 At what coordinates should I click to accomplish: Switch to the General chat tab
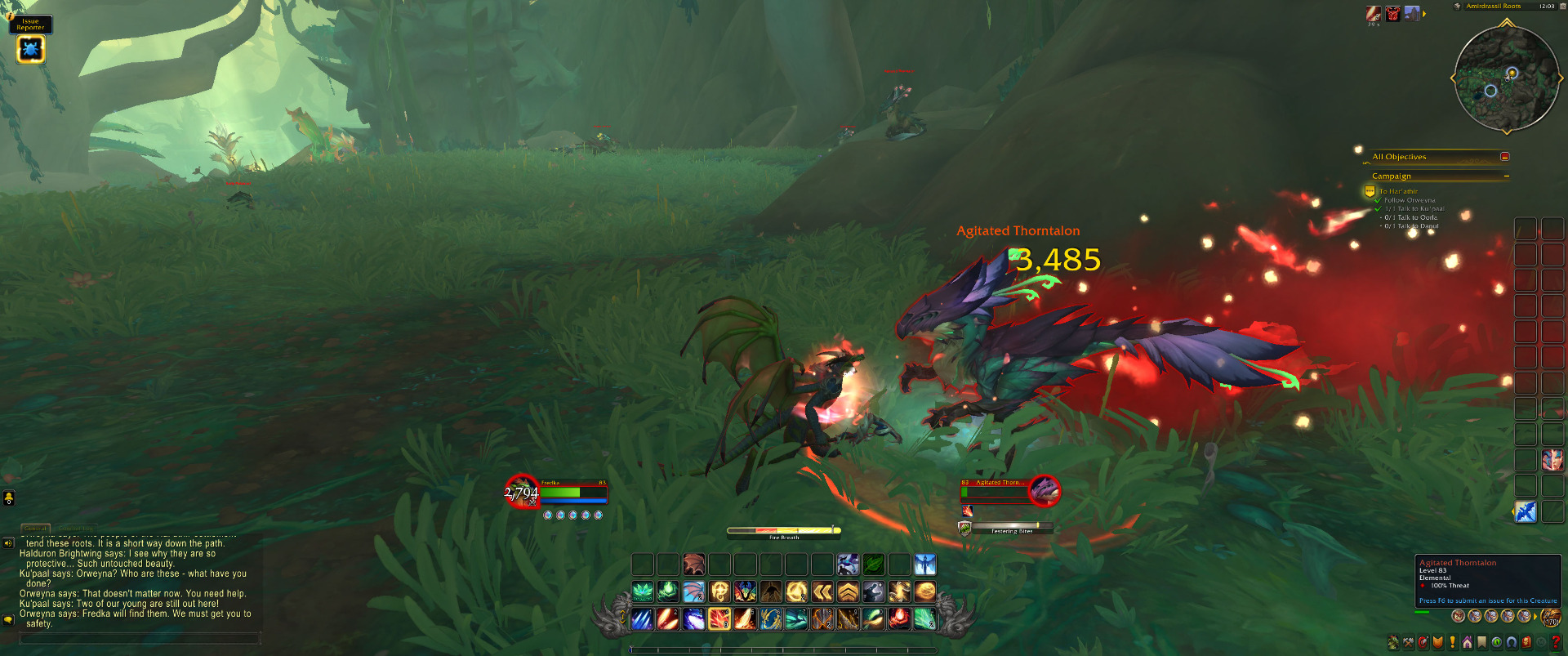(35, 529)
